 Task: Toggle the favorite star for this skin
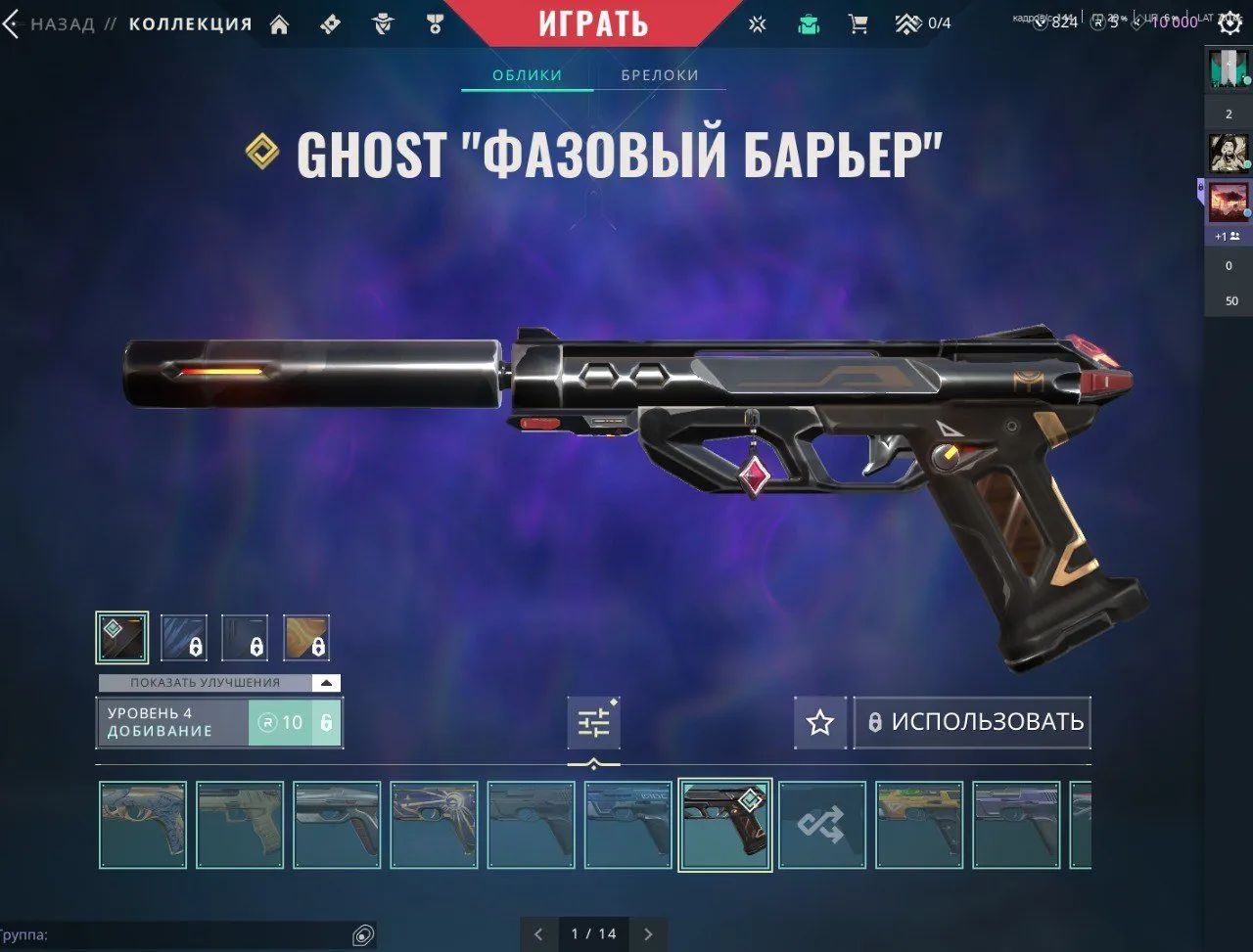(820, 722)
